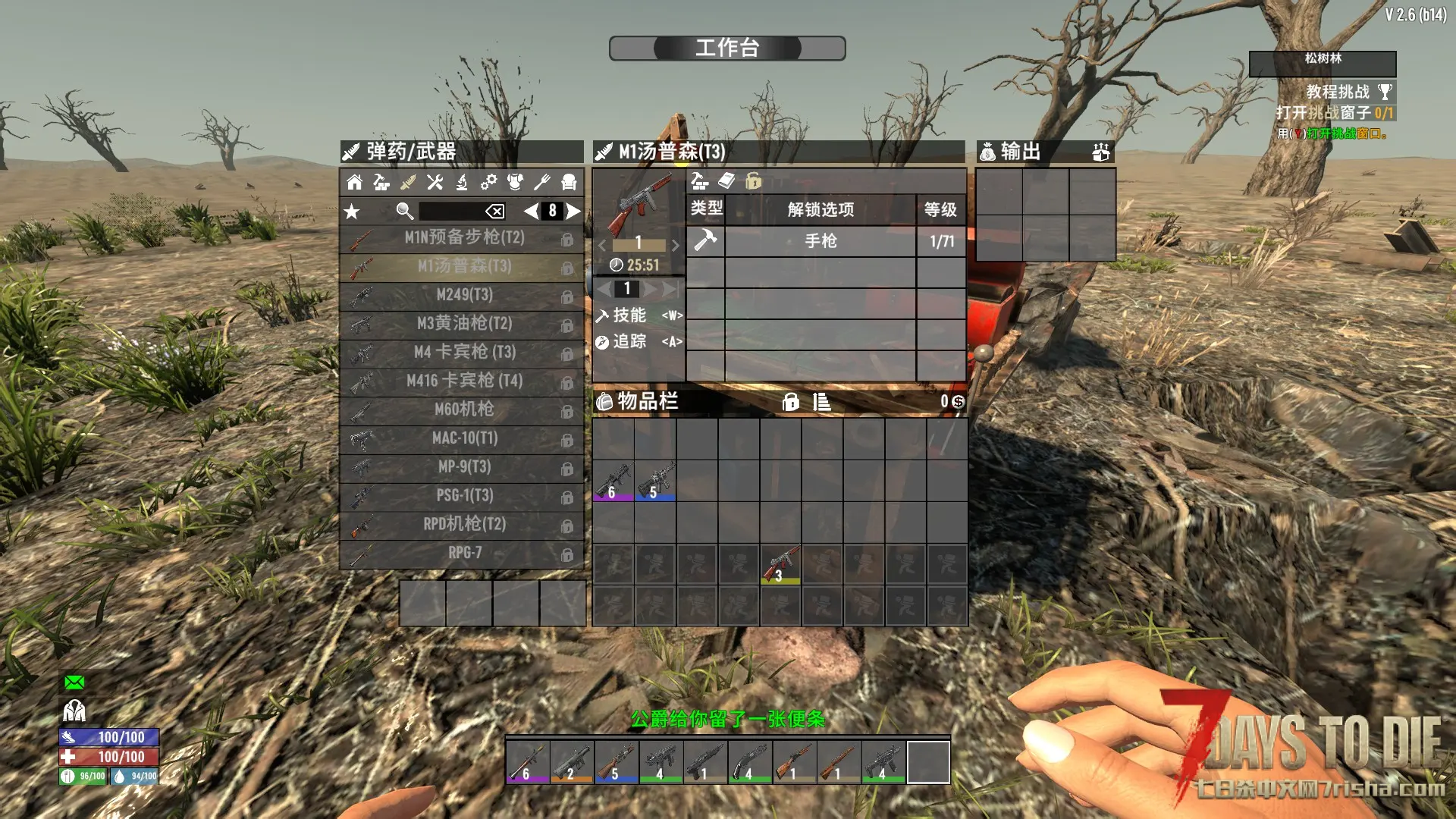
Task: Toggle the favorites star filter
Action: pos(352,212)
